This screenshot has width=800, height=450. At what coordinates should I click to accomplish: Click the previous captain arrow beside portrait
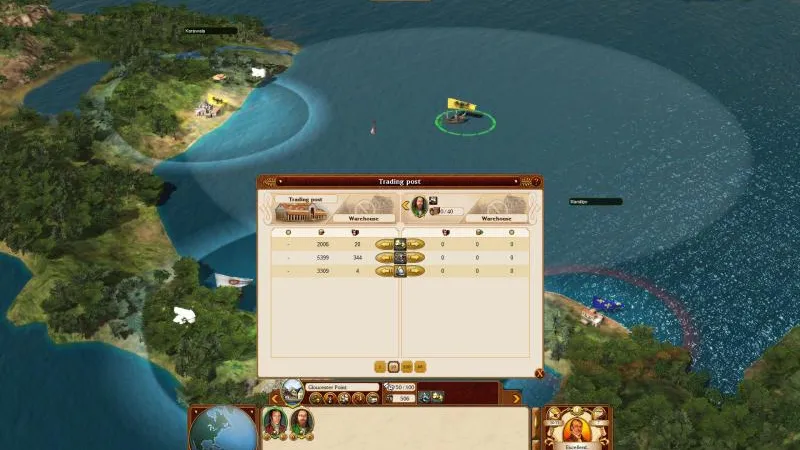pyautogui.click(x=405, y=207)
